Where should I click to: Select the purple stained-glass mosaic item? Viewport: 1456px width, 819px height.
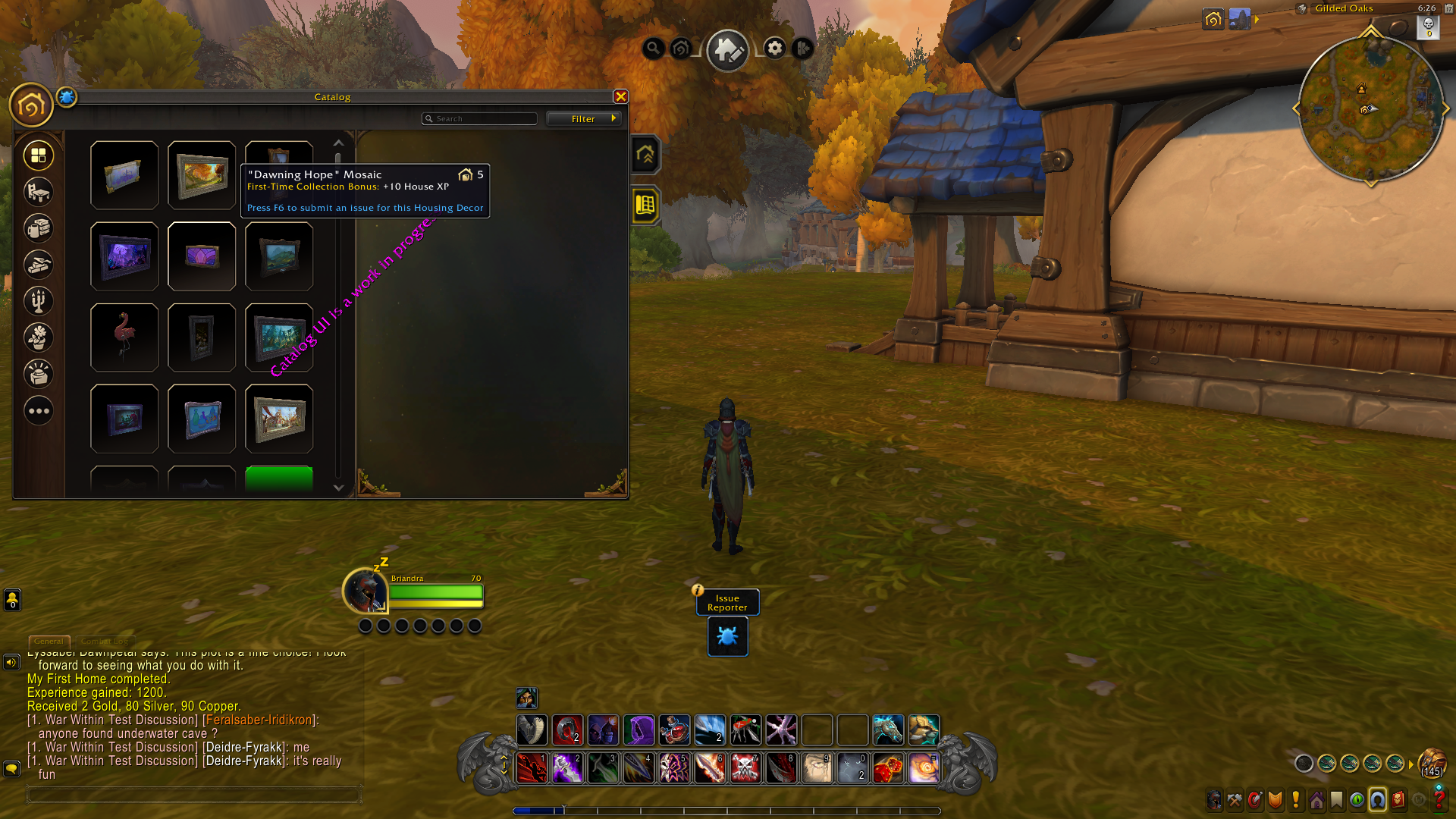[x=202, y=256]
